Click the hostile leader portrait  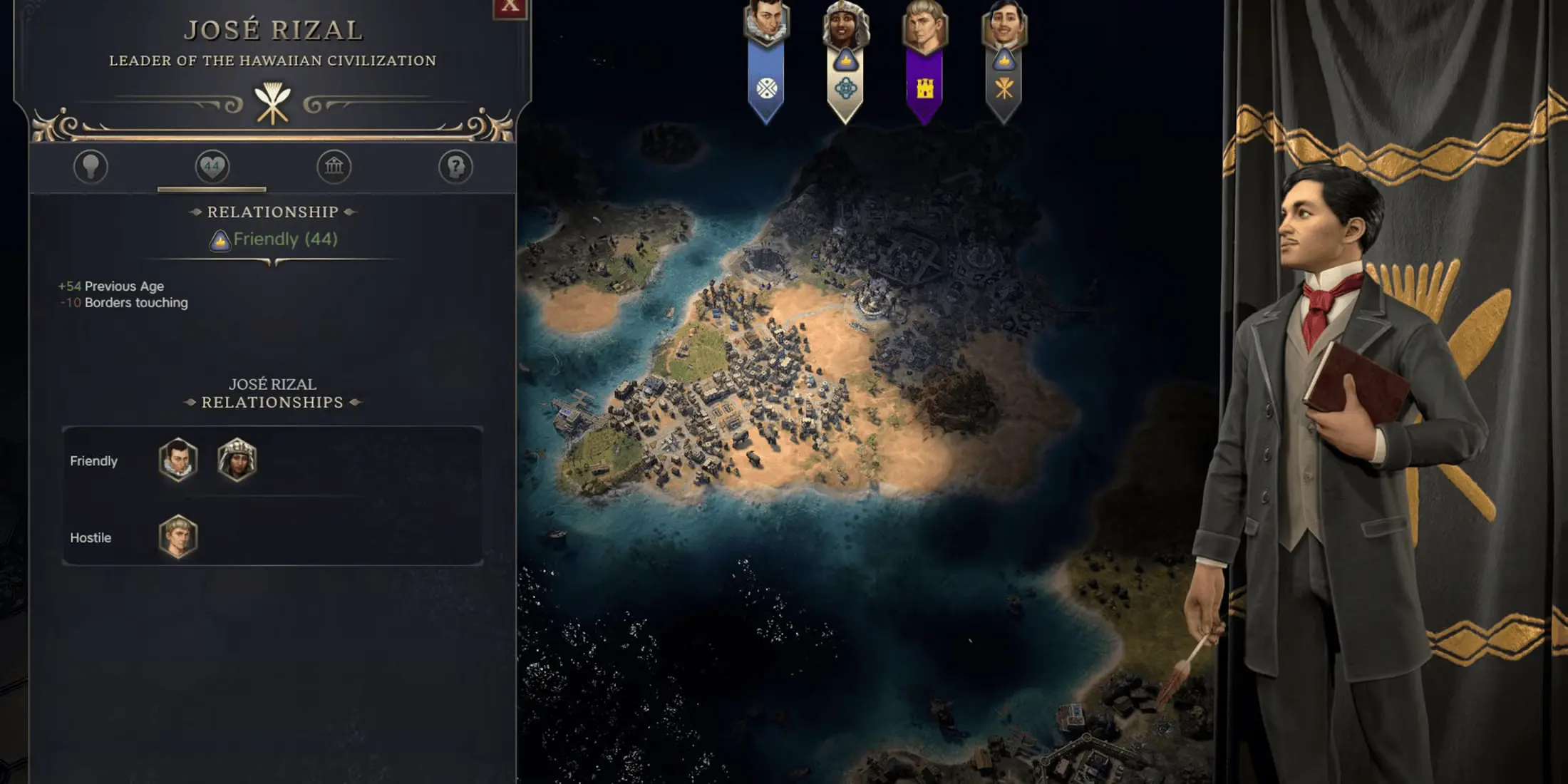coord(178,537)
